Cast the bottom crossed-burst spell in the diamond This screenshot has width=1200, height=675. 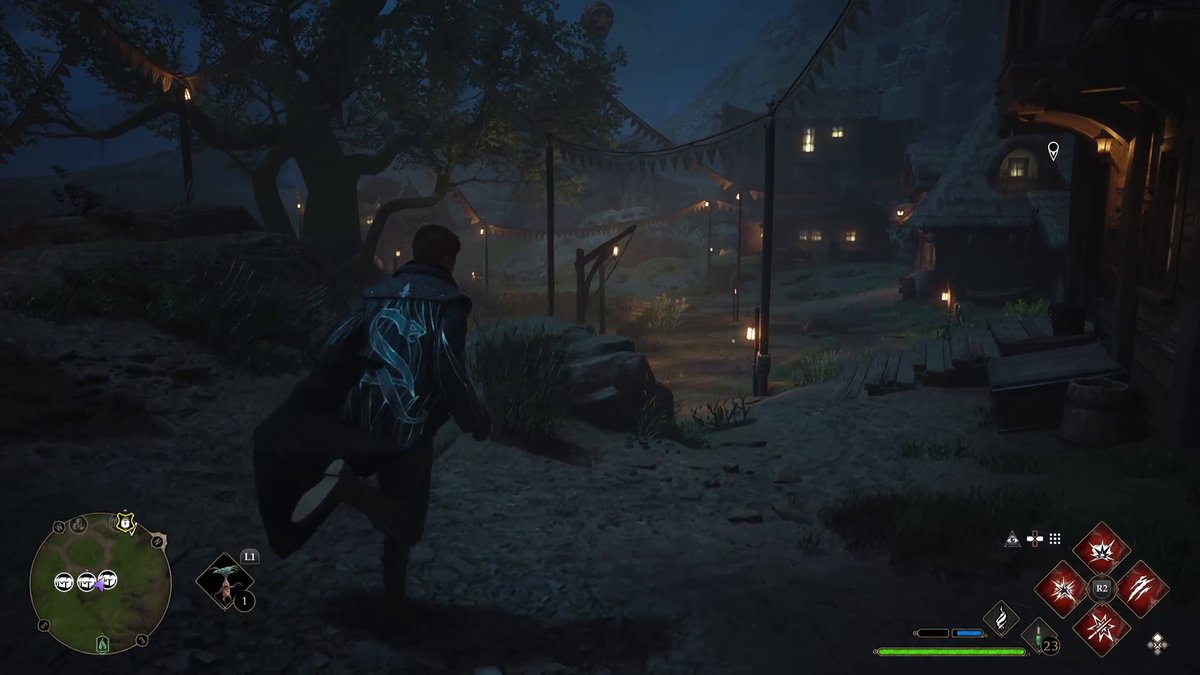[1101, 629]
